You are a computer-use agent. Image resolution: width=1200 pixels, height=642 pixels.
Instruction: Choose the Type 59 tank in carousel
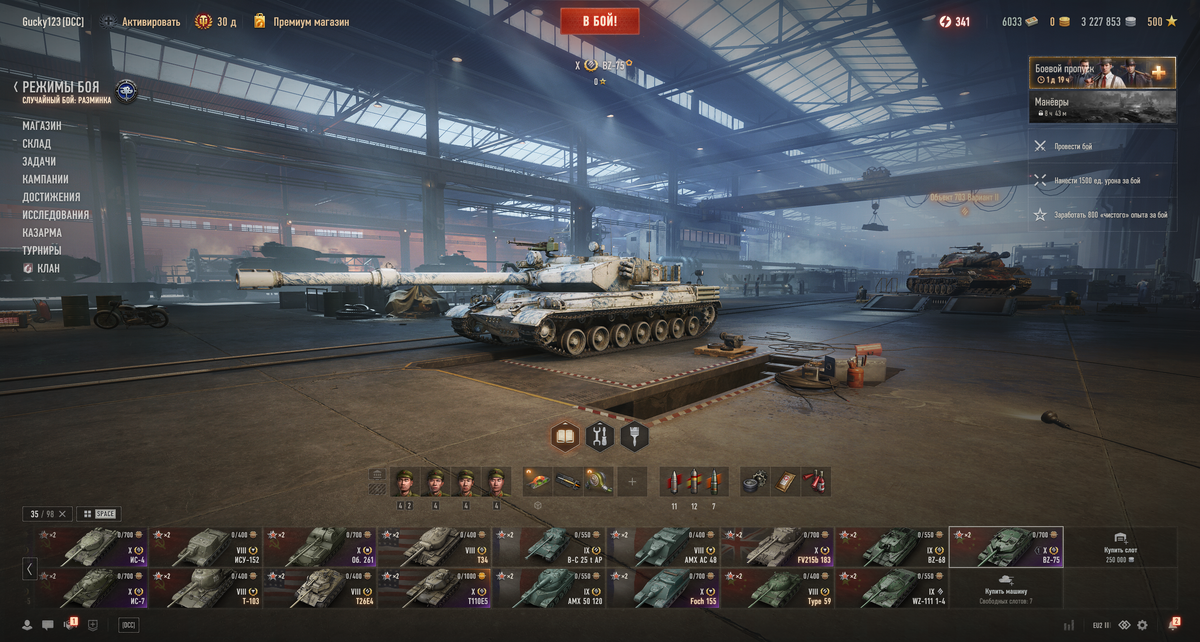tap(776, 588)
